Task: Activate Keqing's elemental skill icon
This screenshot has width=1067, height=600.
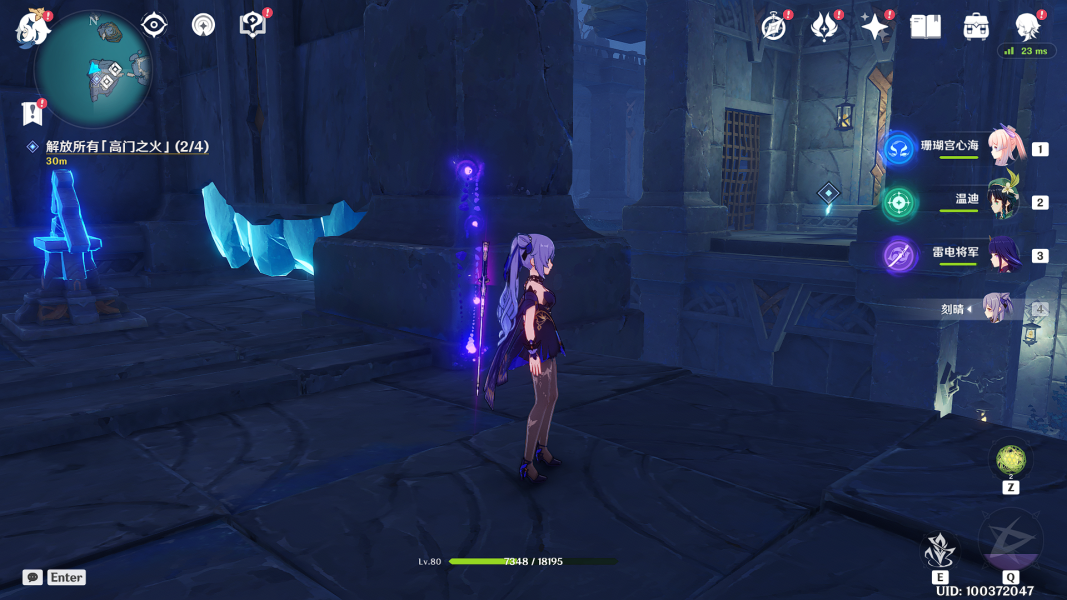Action: (x=939, y=550)
